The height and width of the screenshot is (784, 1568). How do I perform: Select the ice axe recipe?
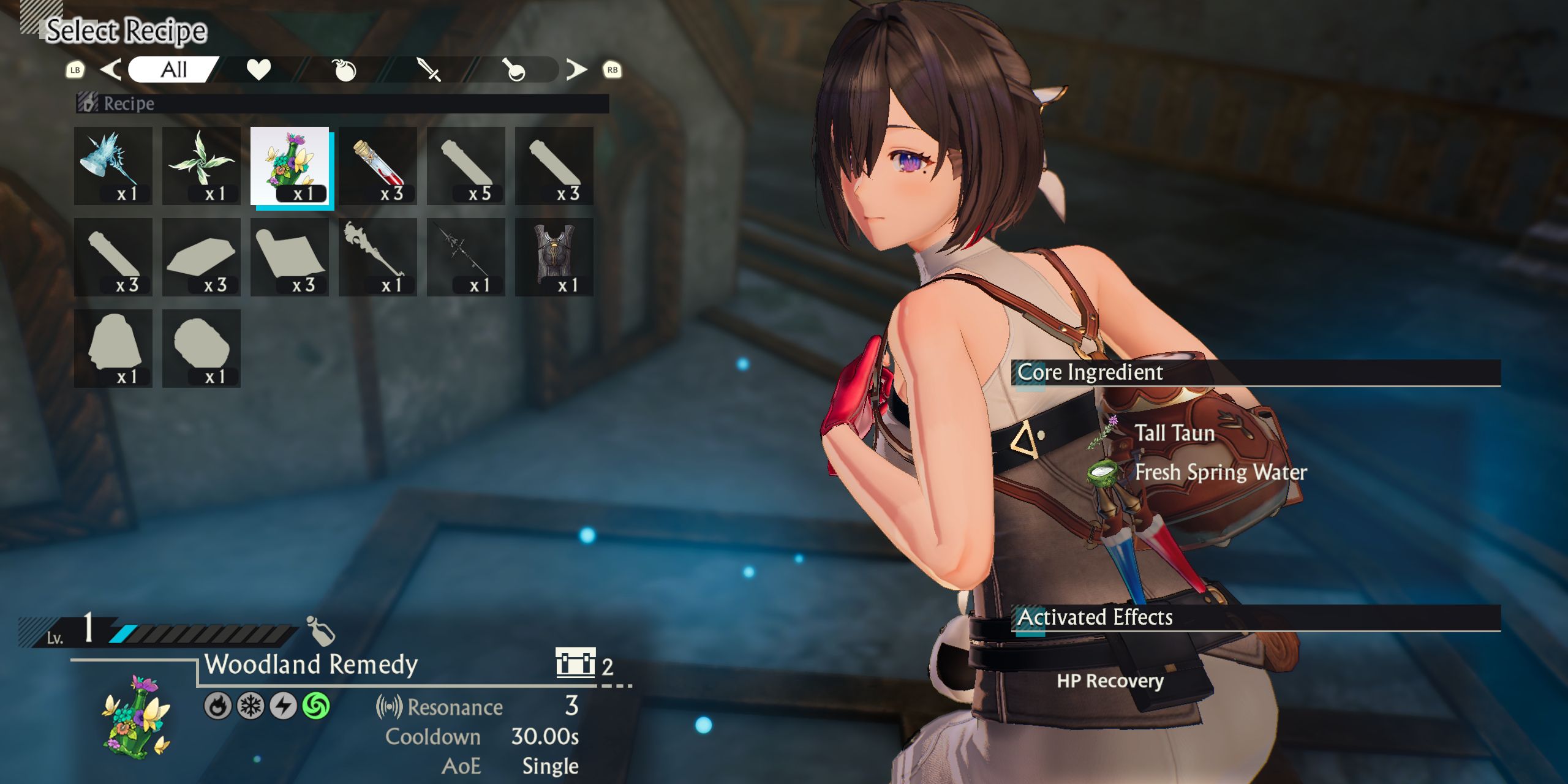(x=113, y=166)
